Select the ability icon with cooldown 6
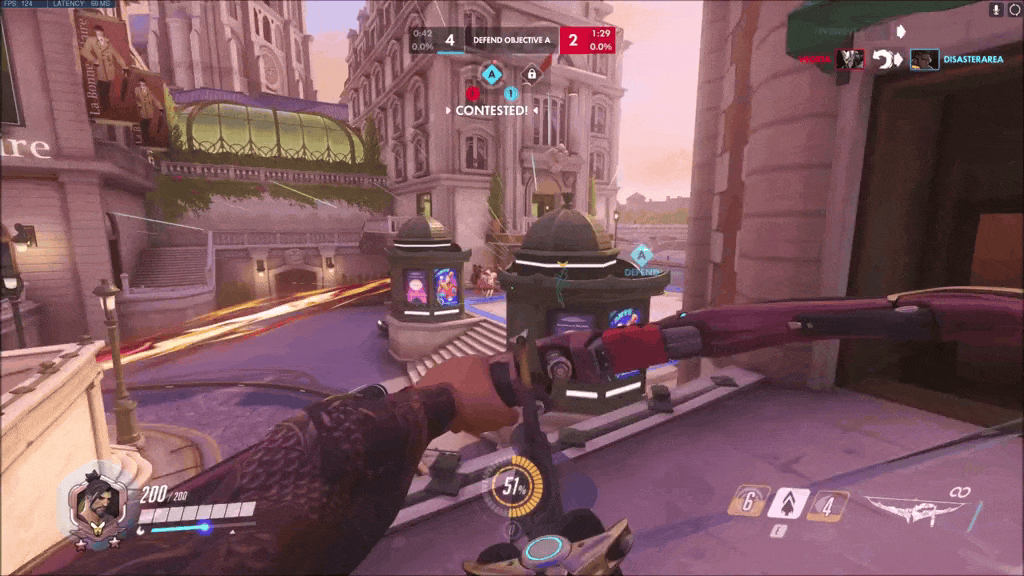This screenshot has width=1024, height=576. coord(749,501)
